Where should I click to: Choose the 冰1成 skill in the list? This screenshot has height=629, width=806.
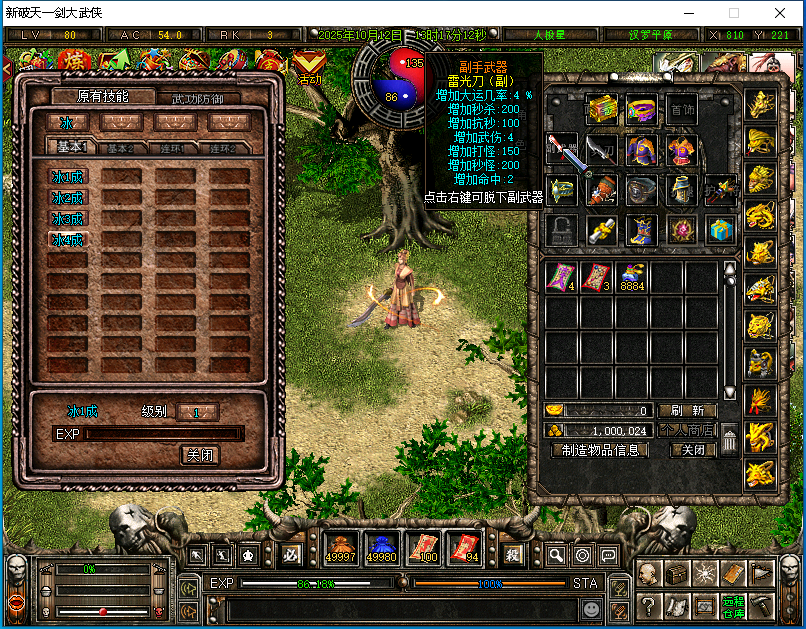coord(68,176)
